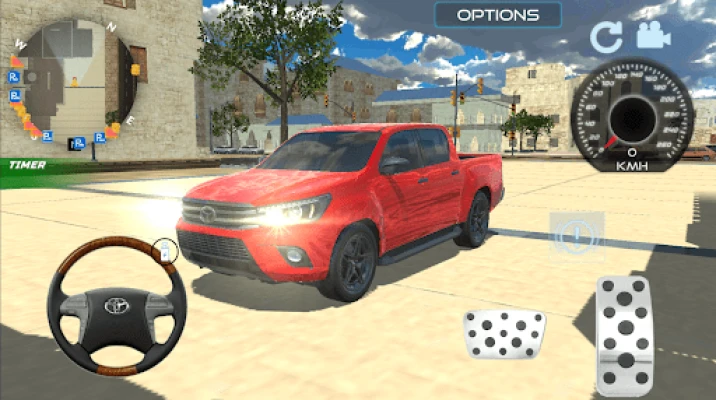This screenshot has width=716, height=400.
Task: Click the small circled icon beside steering wheel
Action: tap(165, 250)
